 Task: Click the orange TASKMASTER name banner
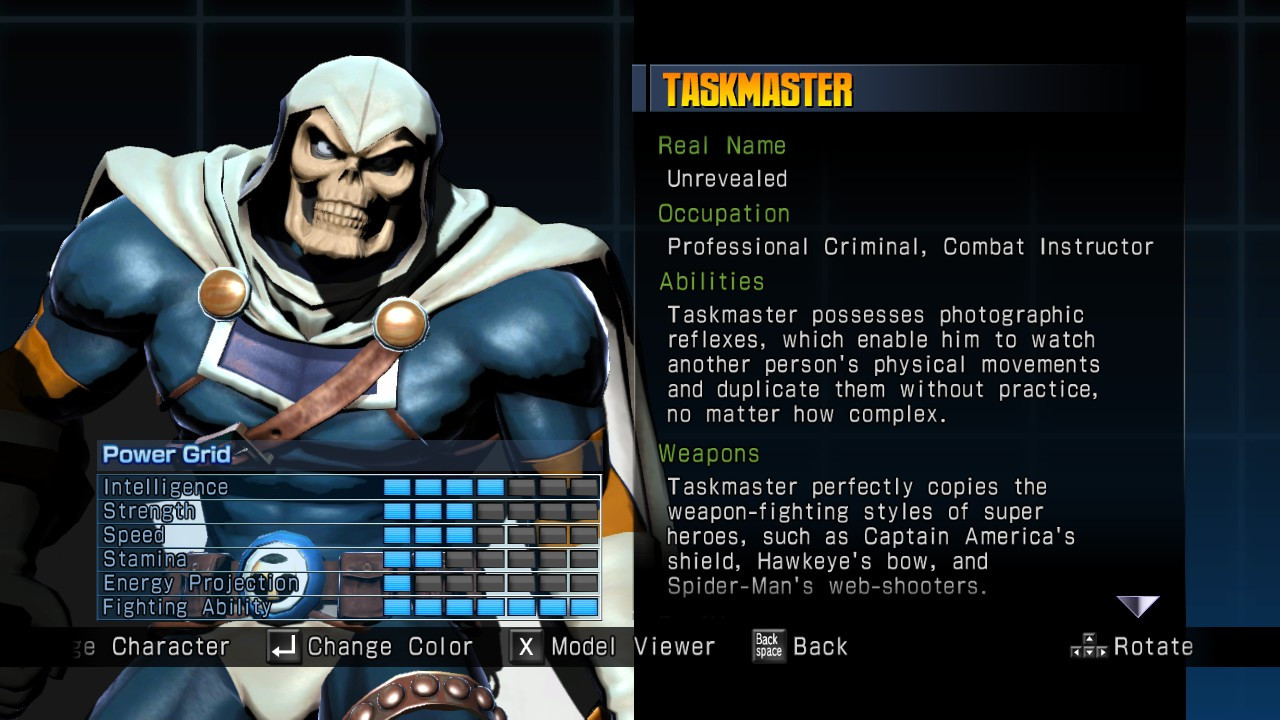[x=757, y=89]
